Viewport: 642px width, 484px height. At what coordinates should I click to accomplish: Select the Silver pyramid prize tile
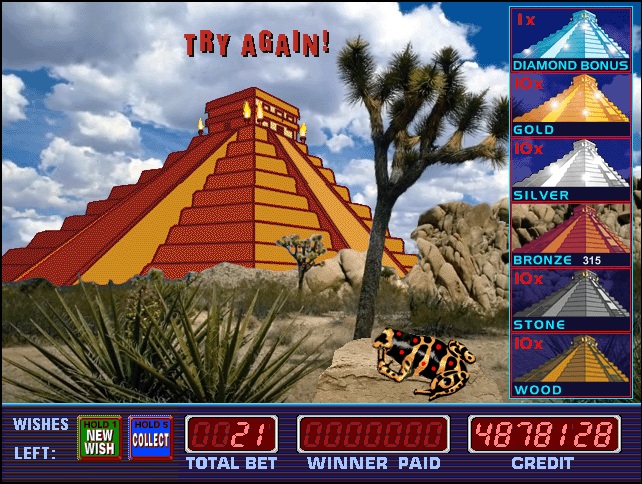[x=573, y=169]
